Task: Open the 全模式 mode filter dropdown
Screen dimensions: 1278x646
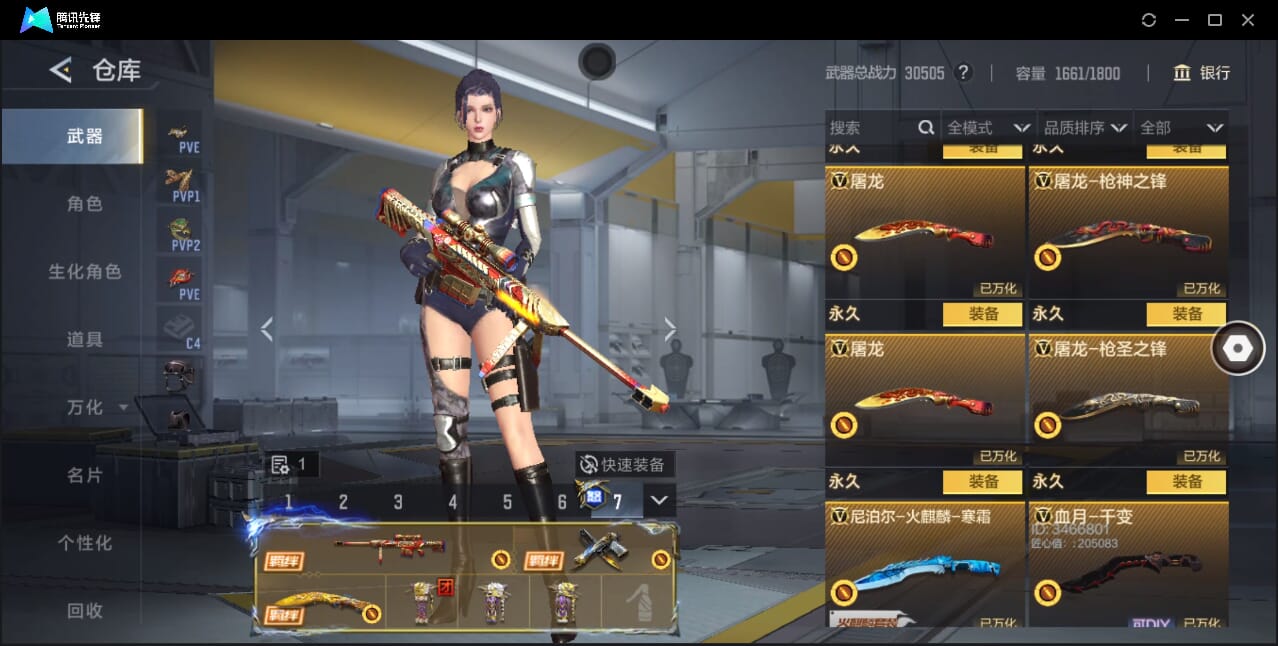Action: 988,128
